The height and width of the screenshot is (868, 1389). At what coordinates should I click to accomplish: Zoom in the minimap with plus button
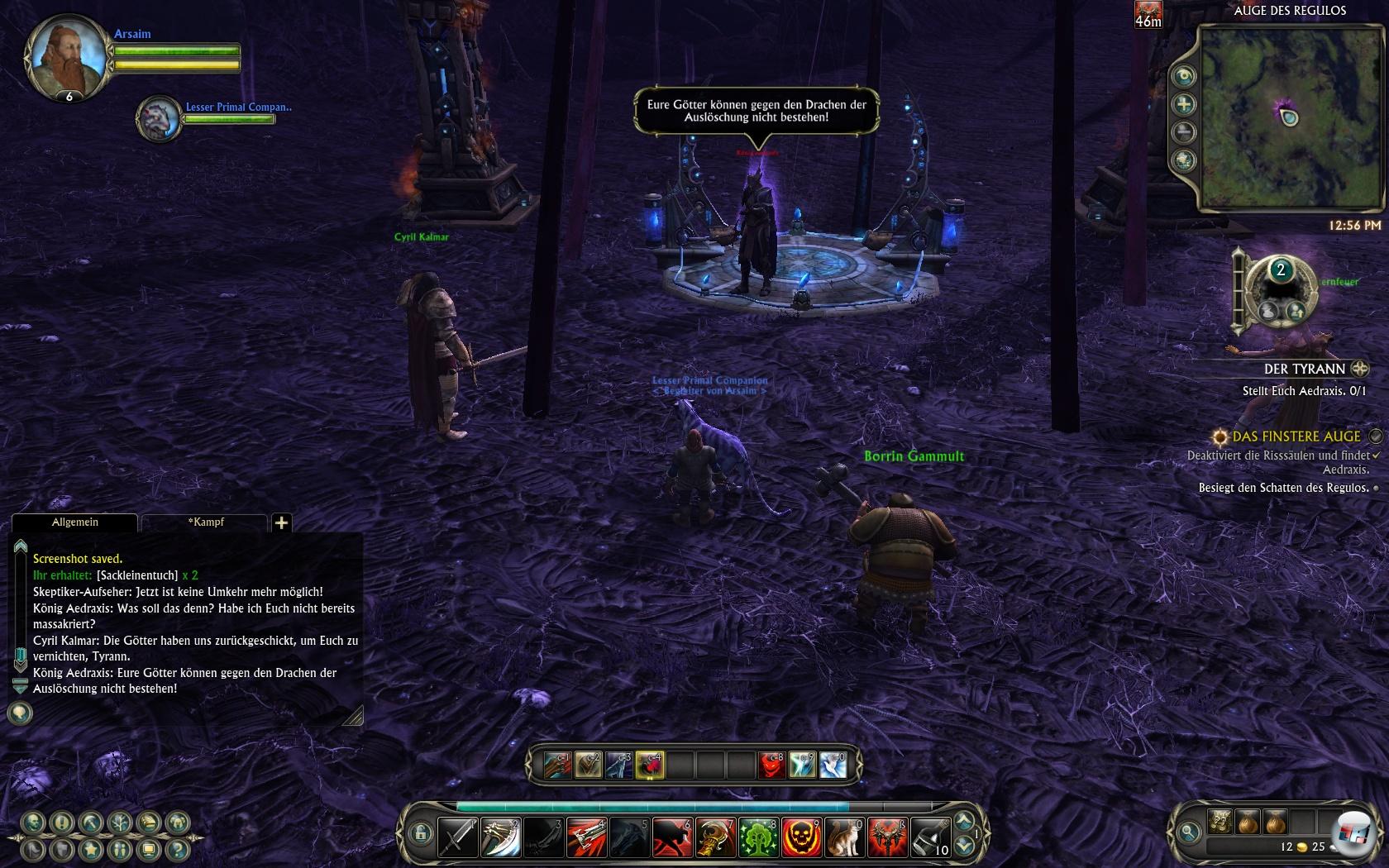click(x=1184, y=104)
